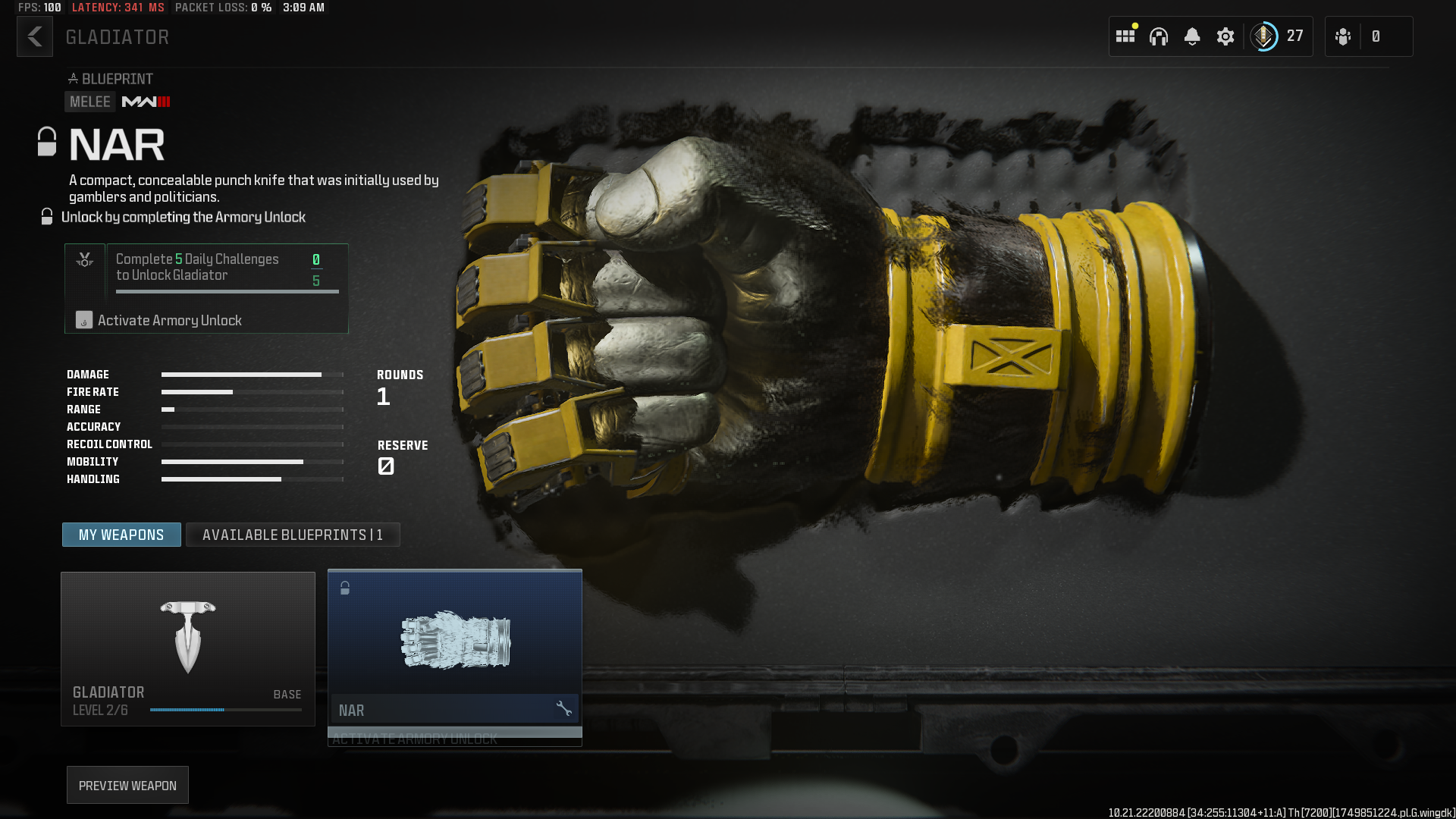Switch to the My Weapons tab
This screenshot has width=1456, height=819.
pyautogui.click(x=121, y=535)
